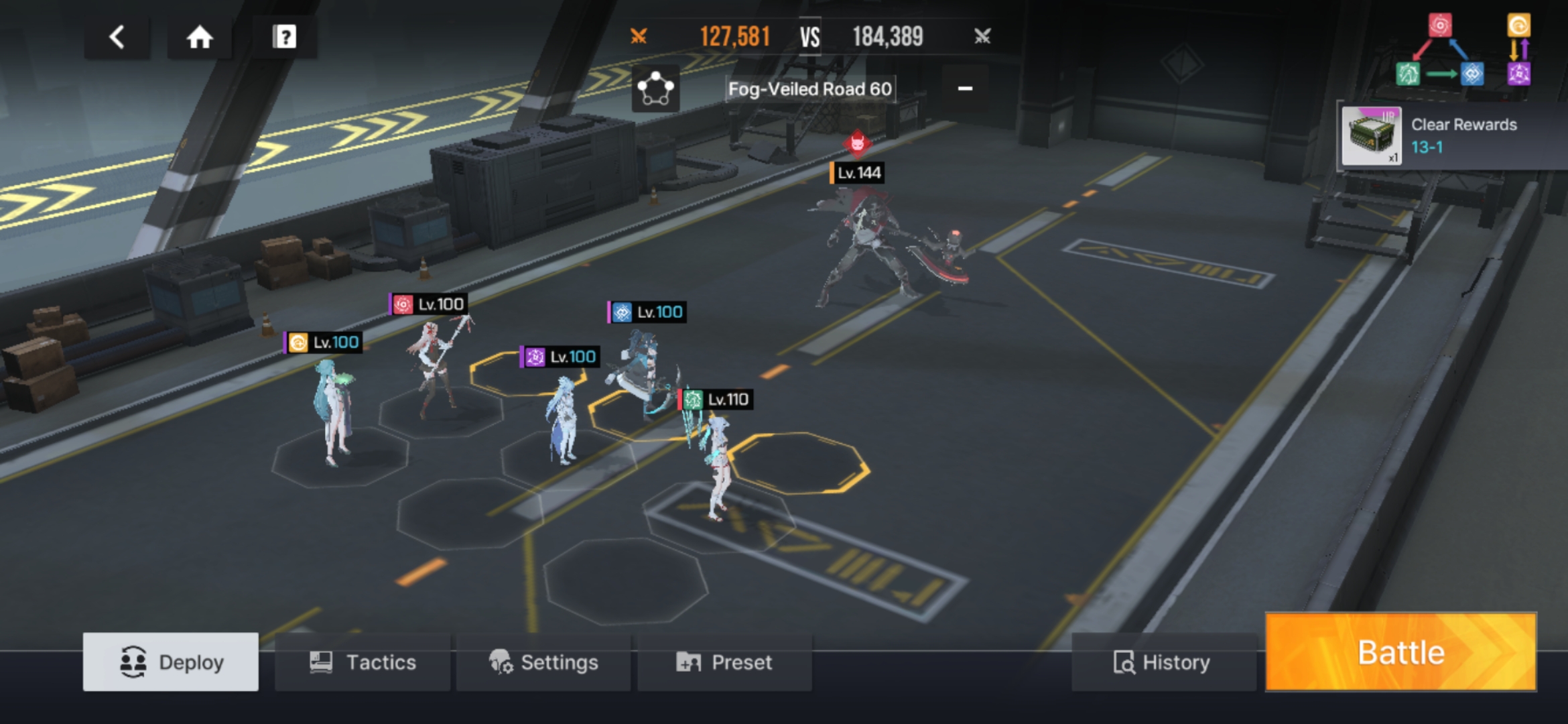View the battle History
Image resolution: width=1568 pixels, height=724 pixels.
(x=1163, y=662)
